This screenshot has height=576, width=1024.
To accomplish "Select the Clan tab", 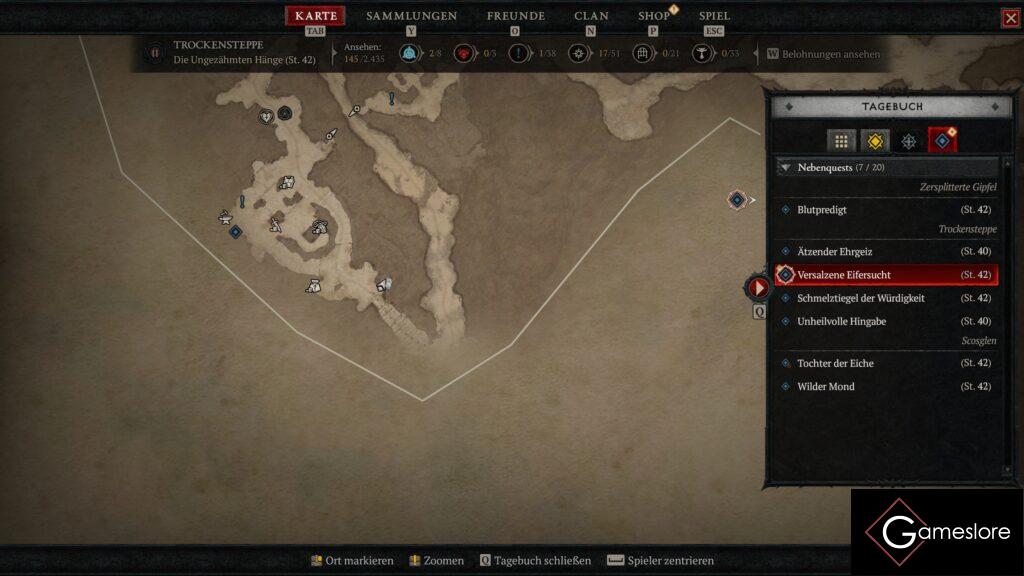I will click(x=591, y=16).
